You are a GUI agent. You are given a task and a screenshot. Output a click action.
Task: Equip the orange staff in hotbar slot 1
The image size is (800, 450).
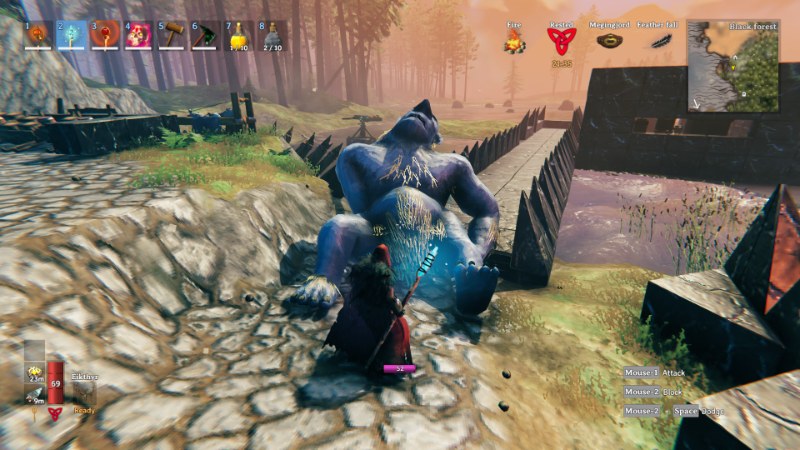[38, 35]
